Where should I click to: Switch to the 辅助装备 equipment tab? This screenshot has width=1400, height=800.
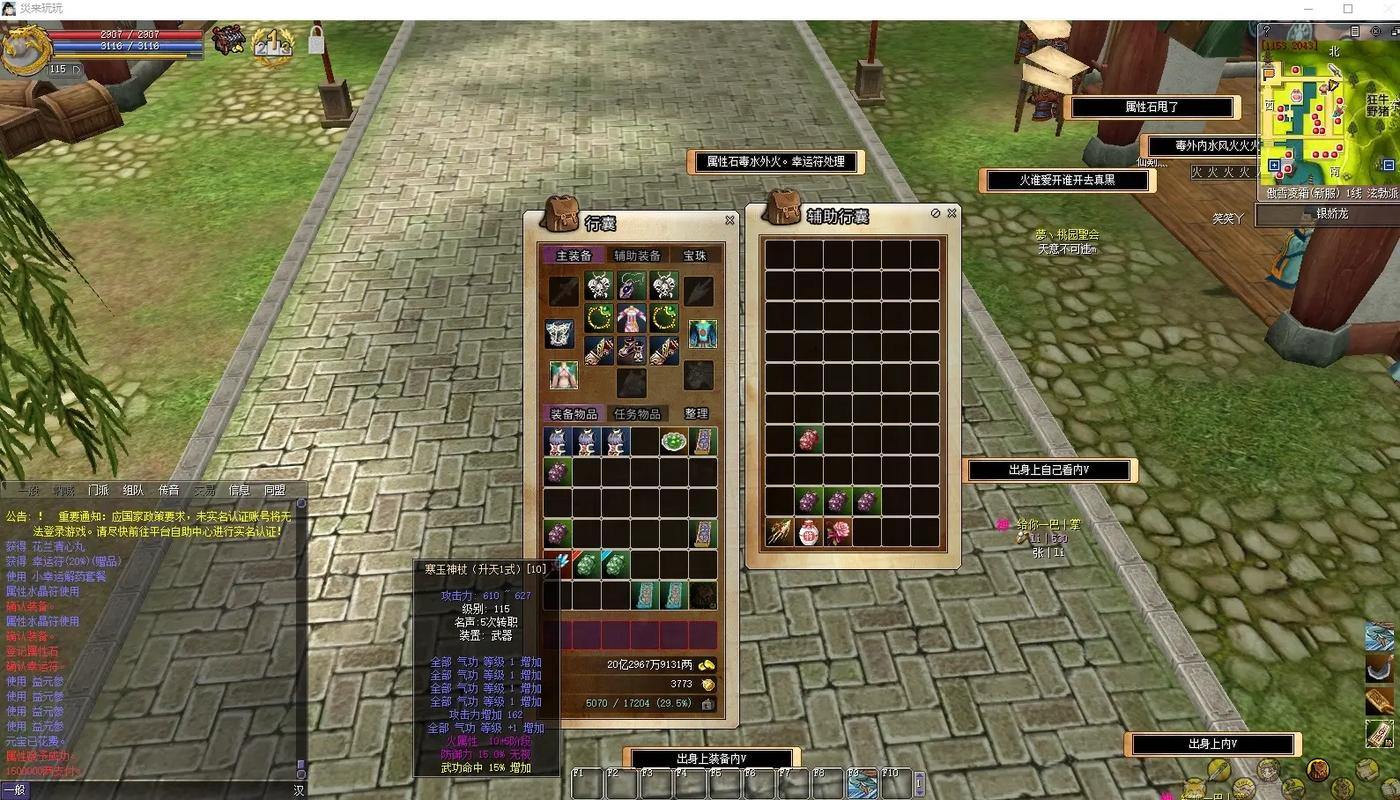click(636, 256)
